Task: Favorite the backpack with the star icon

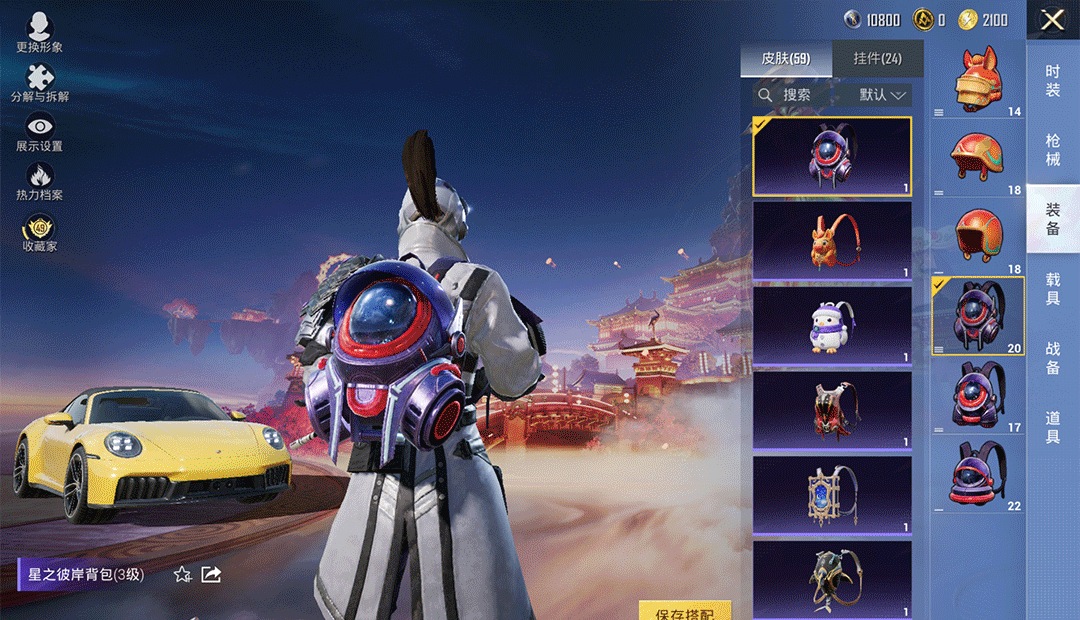Action: [183, 574]
